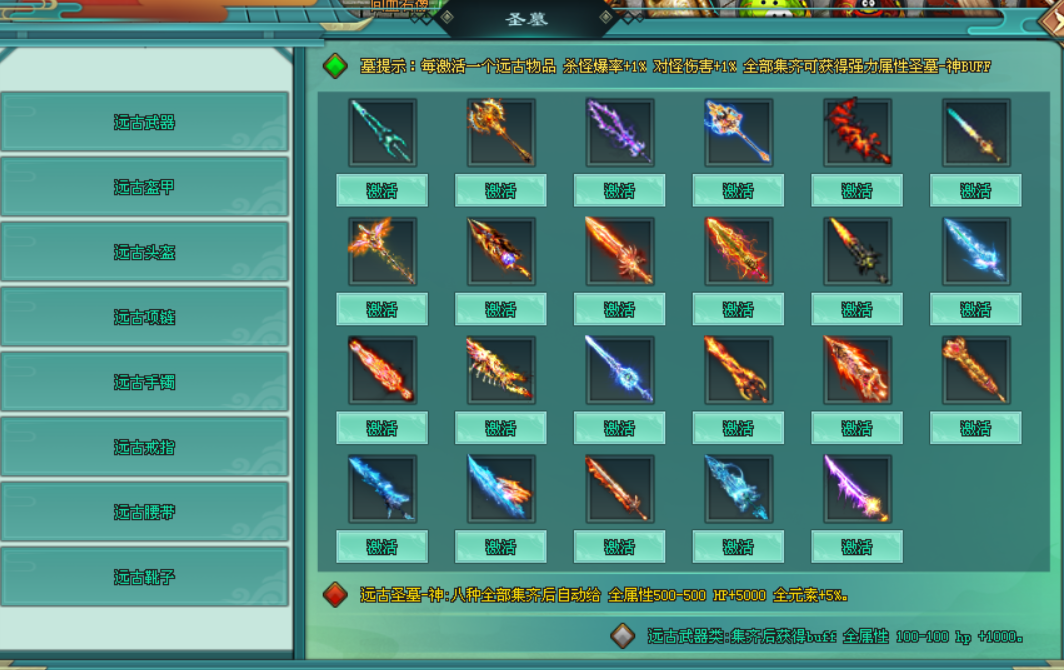Choose the 远古项链 tab
1064x670 pixels.
pyautogui.click(x=144, y=317)
